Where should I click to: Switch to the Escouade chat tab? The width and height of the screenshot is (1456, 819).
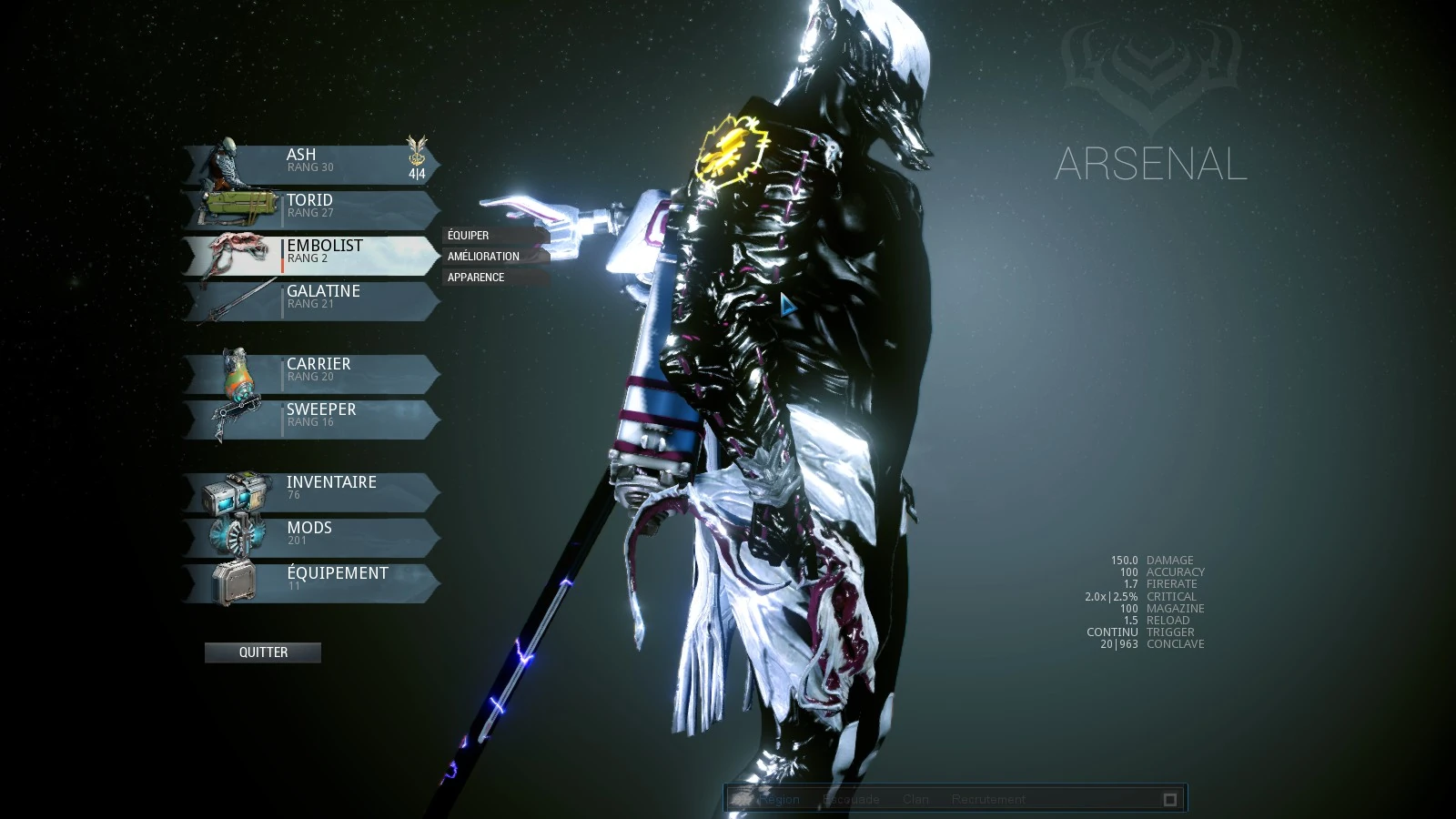851,800
